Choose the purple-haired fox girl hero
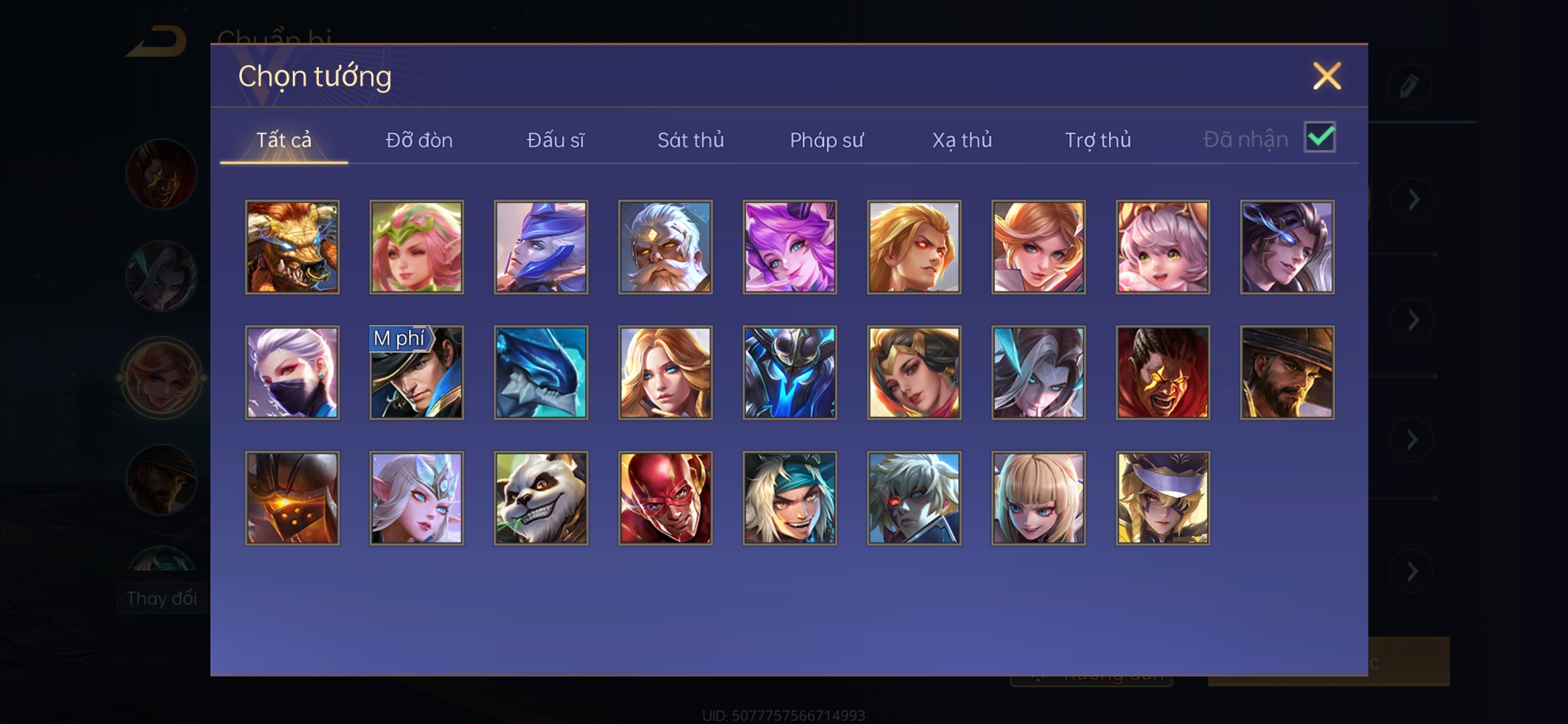This screenshot has width=1568, height=724. tap(789, 247)
